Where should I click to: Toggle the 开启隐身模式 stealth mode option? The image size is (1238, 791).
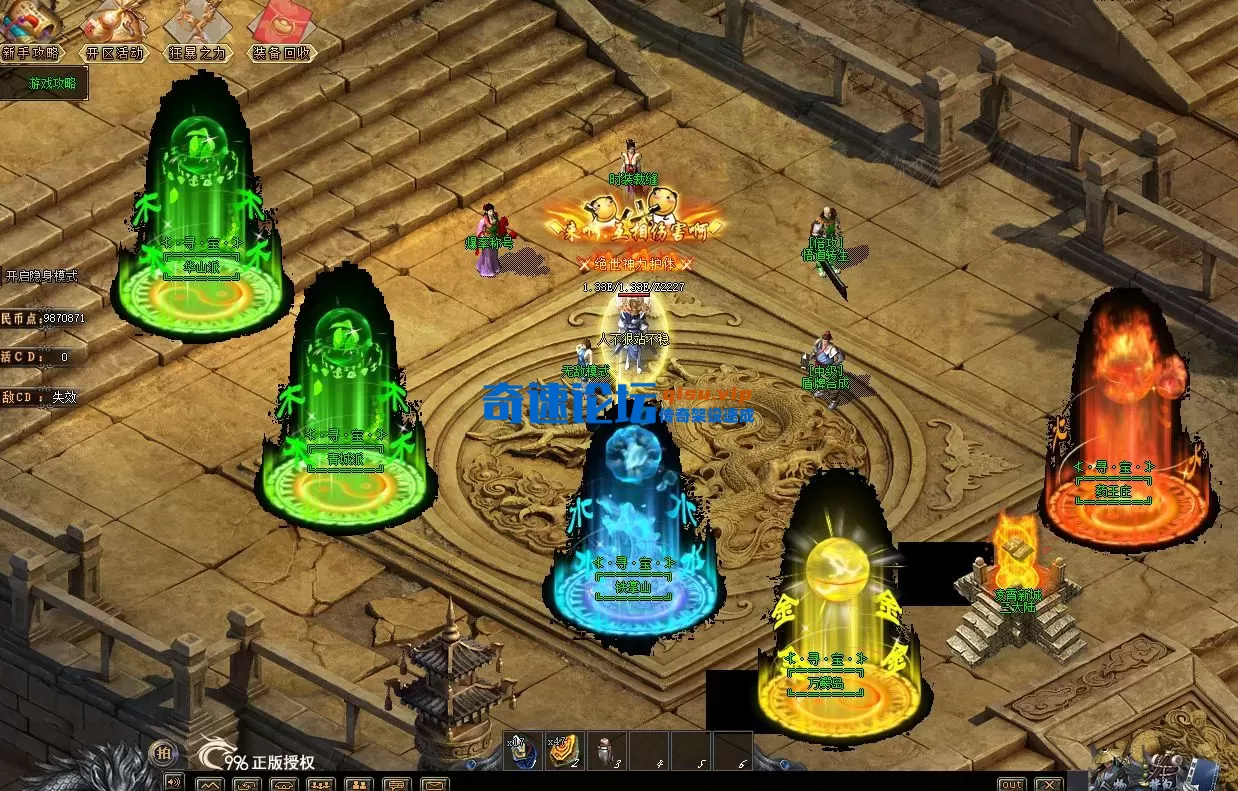(x=41, y=276)
